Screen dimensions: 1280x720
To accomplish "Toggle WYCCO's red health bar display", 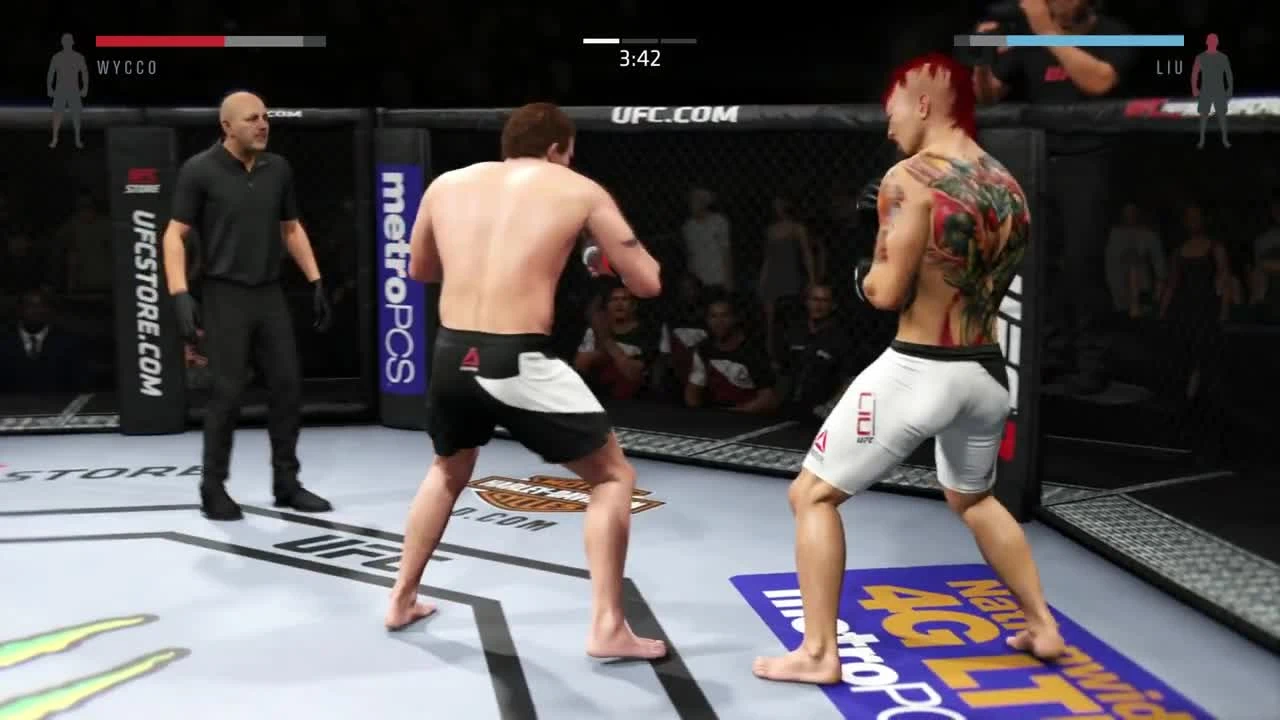I will 160,41.
